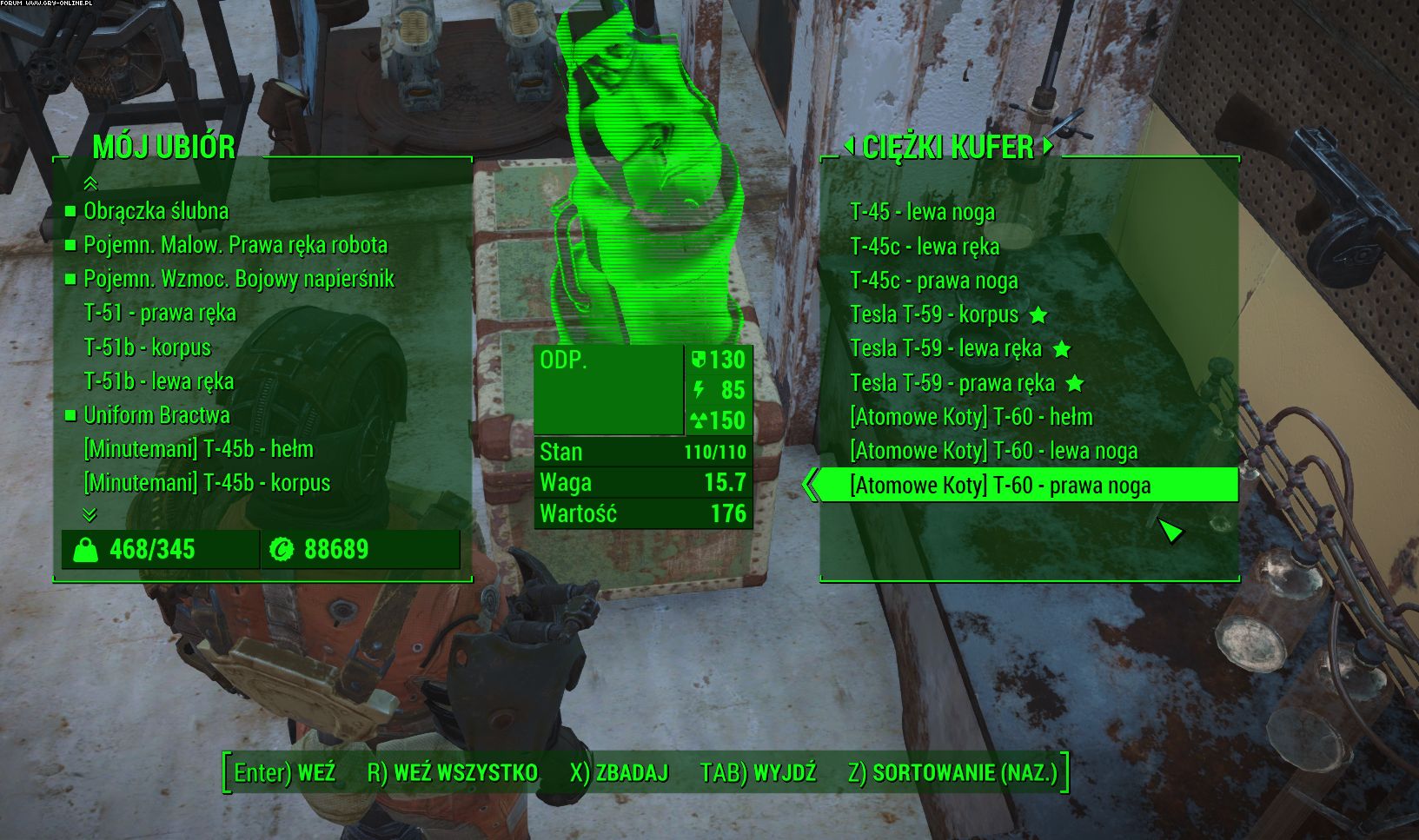Viewport: 1419px width, 840px height.
Task: Take [Atomowe Koty] T-60 - prawa noga
Action: [x=1000, y=485]
